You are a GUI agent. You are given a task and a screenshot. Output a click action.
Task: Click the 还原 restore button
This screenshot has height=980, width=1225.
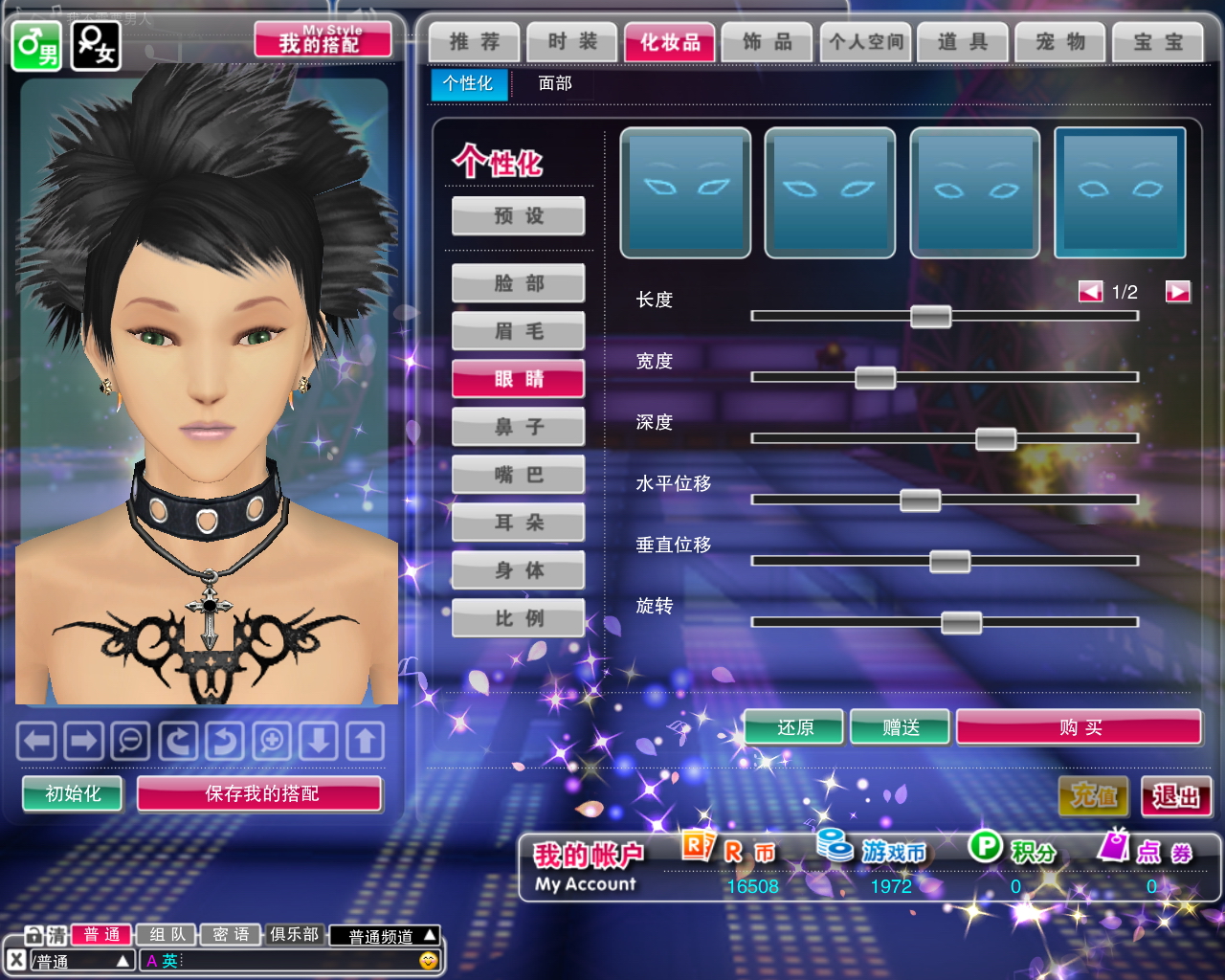point(794,728)
